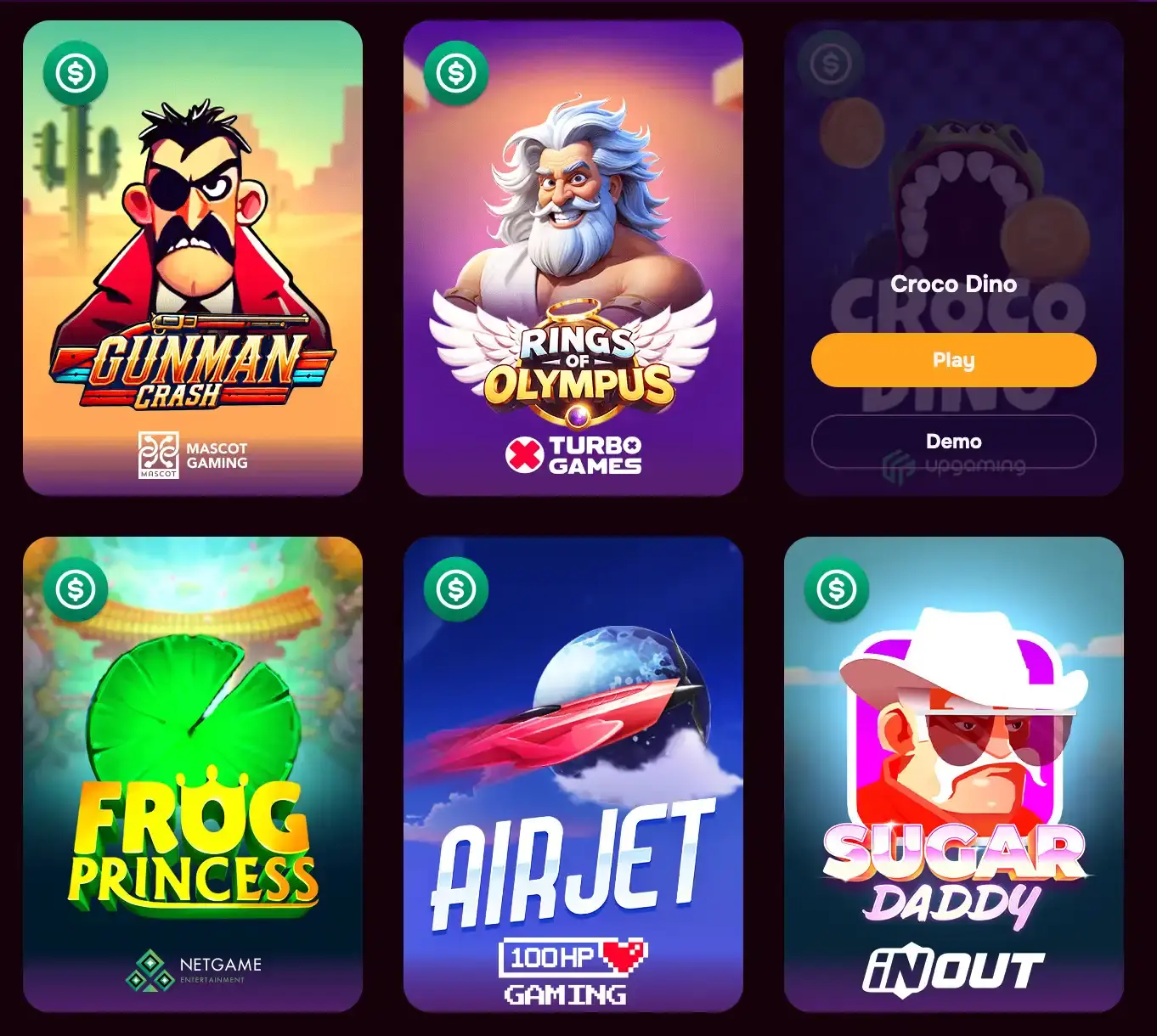Click the Croco Dino title text
This screenshot has height=1036, width=1157.
[x=953, y=284]
